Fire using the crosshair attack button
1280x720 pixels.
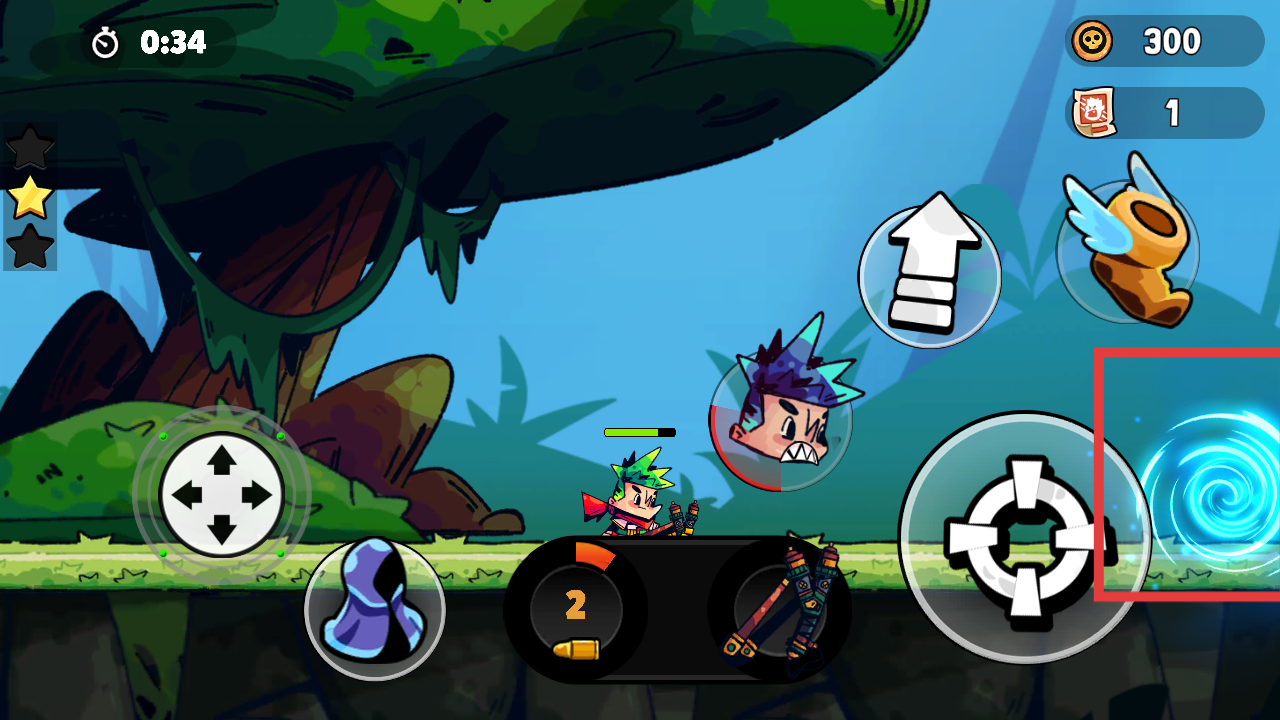(1024, 538)
